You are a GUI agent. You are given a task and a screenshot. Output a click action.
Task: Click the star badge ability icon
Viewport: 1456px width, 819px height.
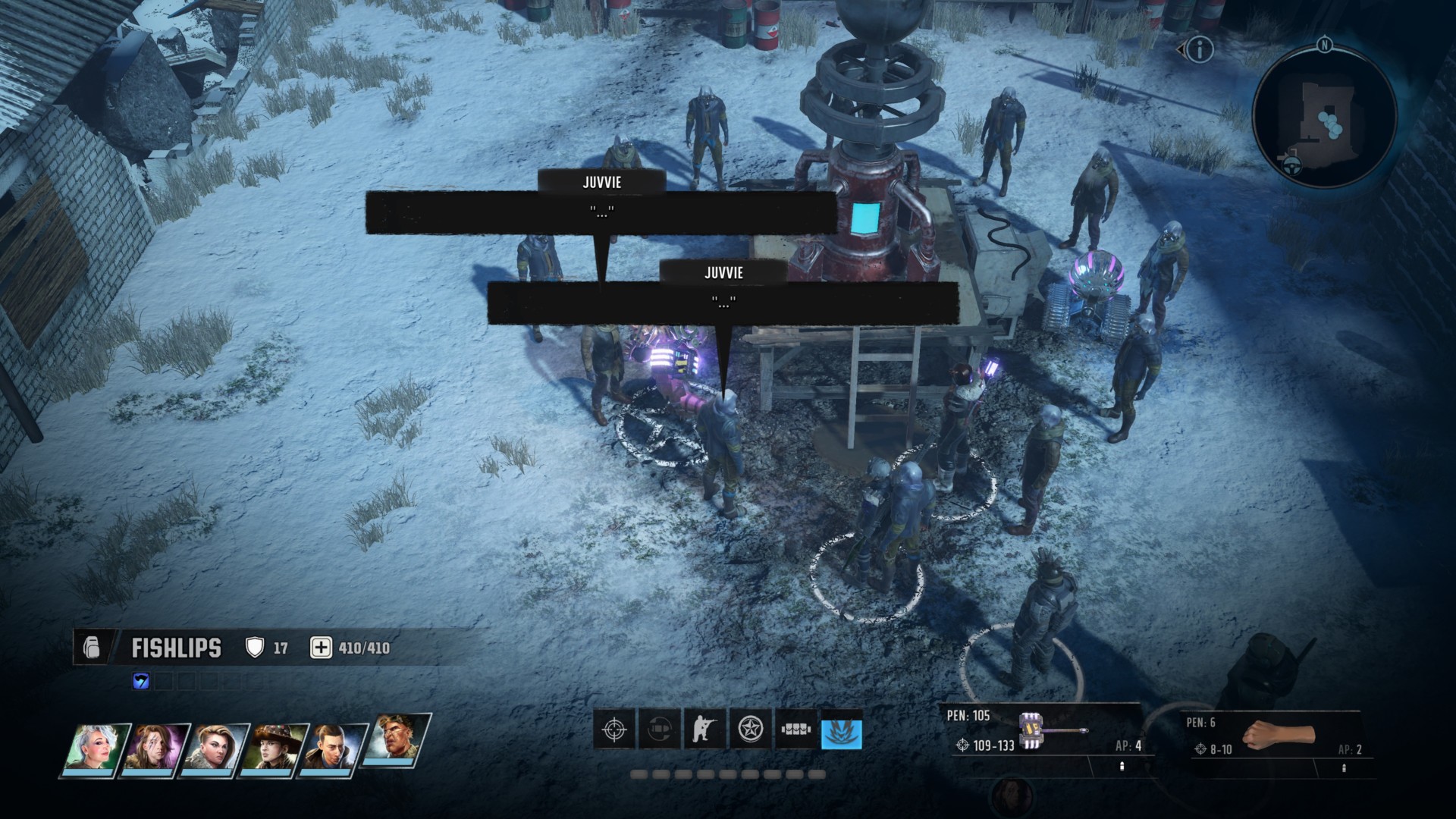click(x=750, y=730)
